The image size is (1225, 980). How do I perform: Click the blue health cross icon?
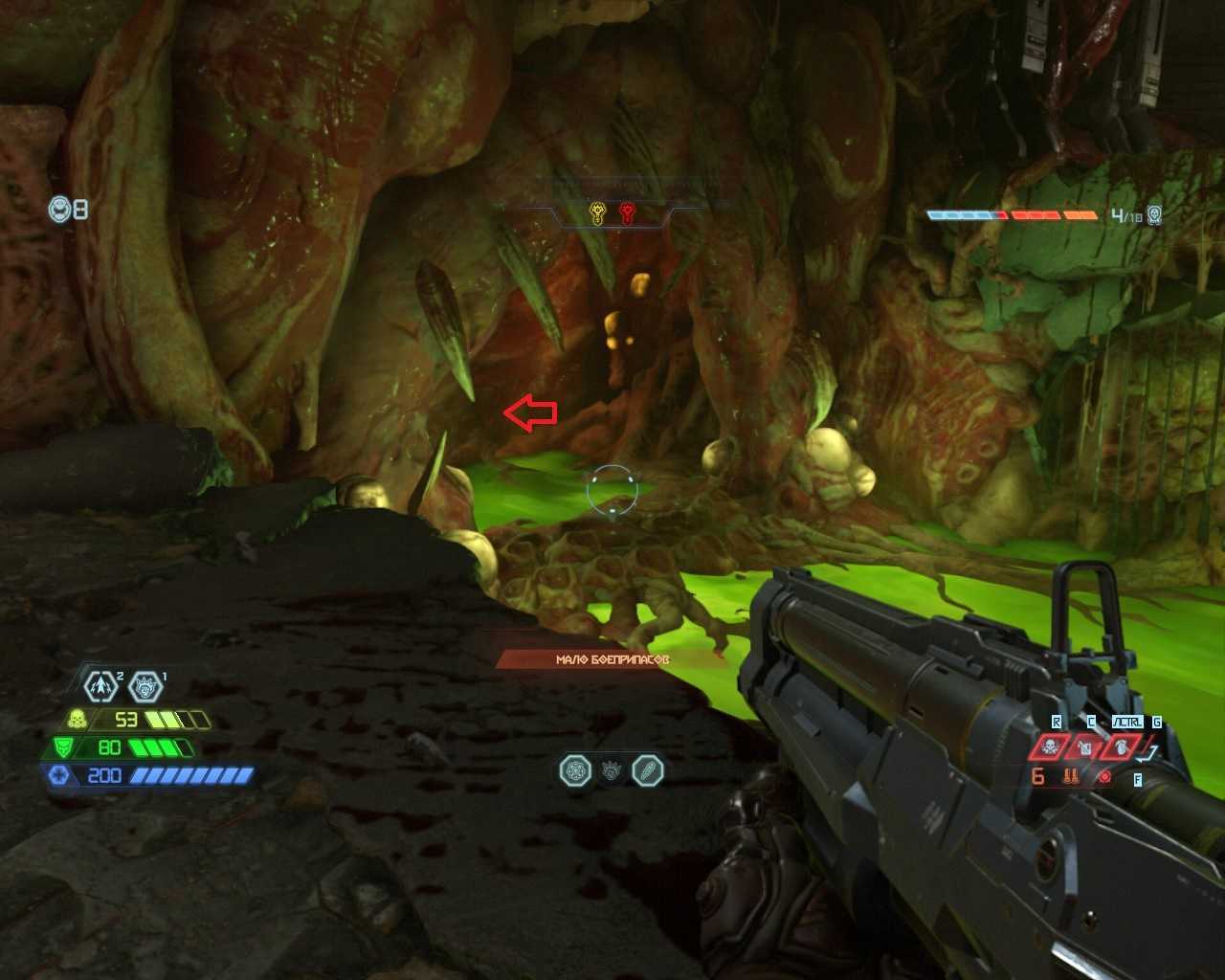59,775
